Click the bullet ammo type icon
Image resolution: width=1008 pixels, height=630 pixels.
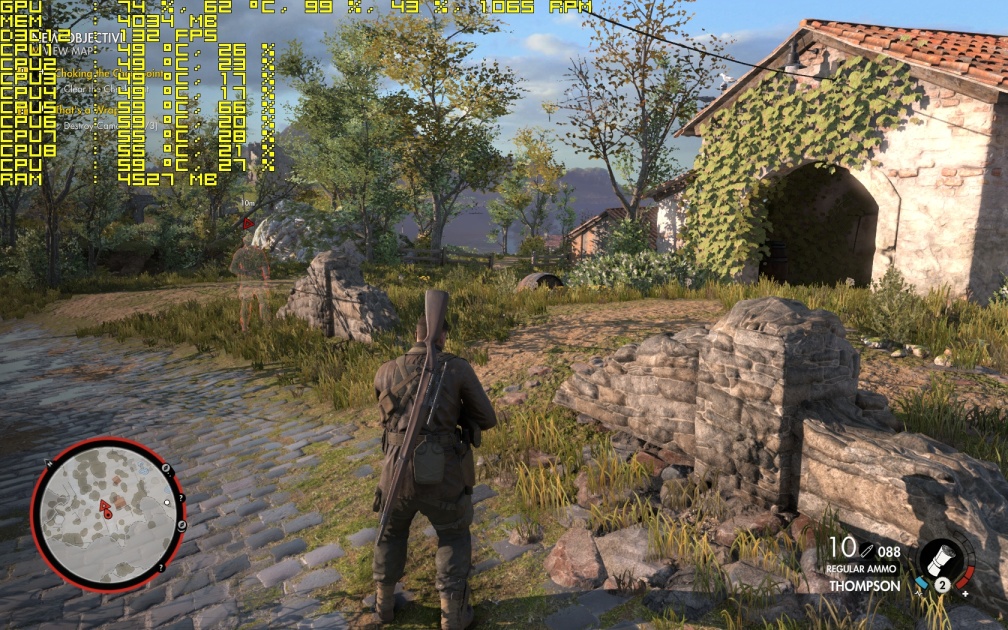click(866, 549)
